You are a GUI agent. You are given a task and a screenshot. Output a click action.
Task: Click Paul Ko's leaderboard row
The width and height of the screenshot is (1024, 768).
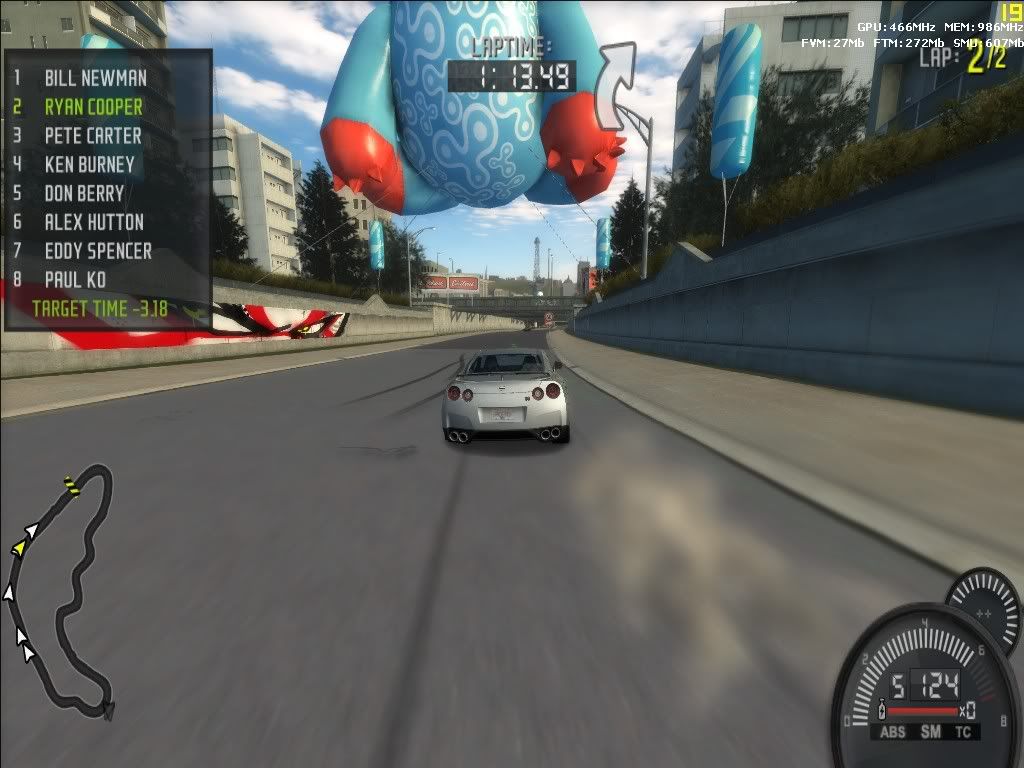(75, 280)
